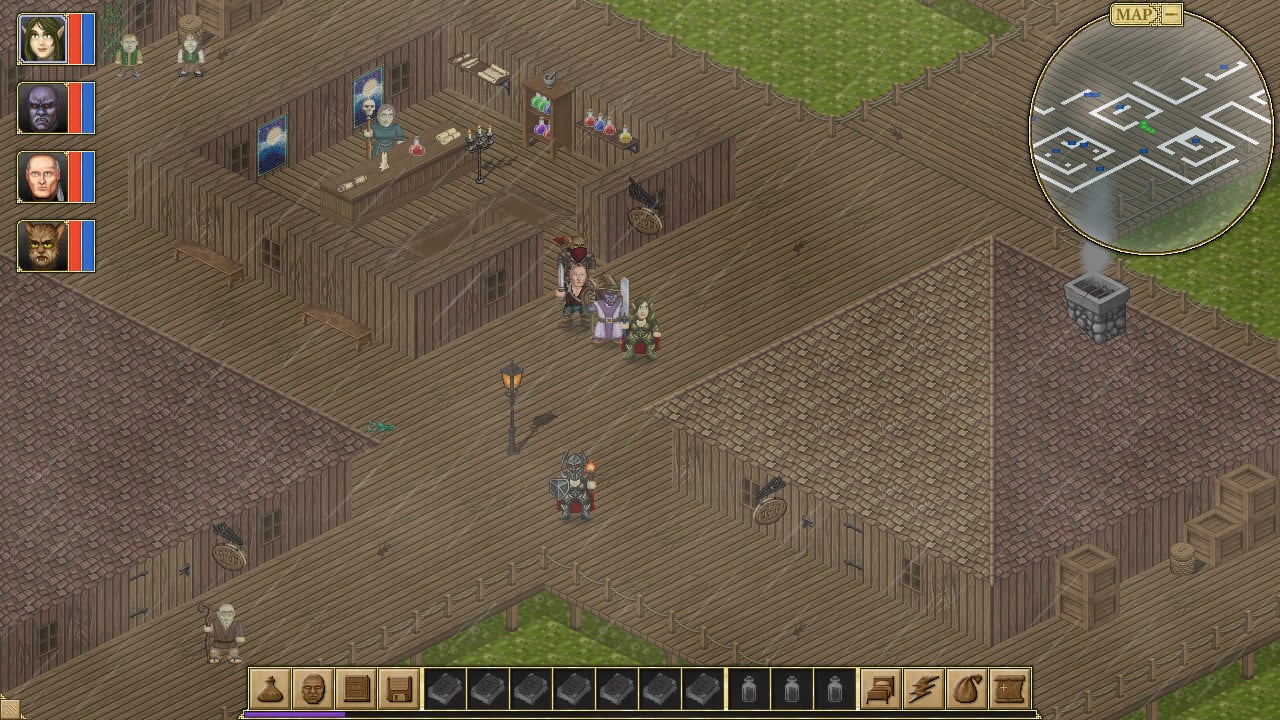Select the bald human party portrait
The width and height of the screenshot is (1280, 720).
[43, 177]
